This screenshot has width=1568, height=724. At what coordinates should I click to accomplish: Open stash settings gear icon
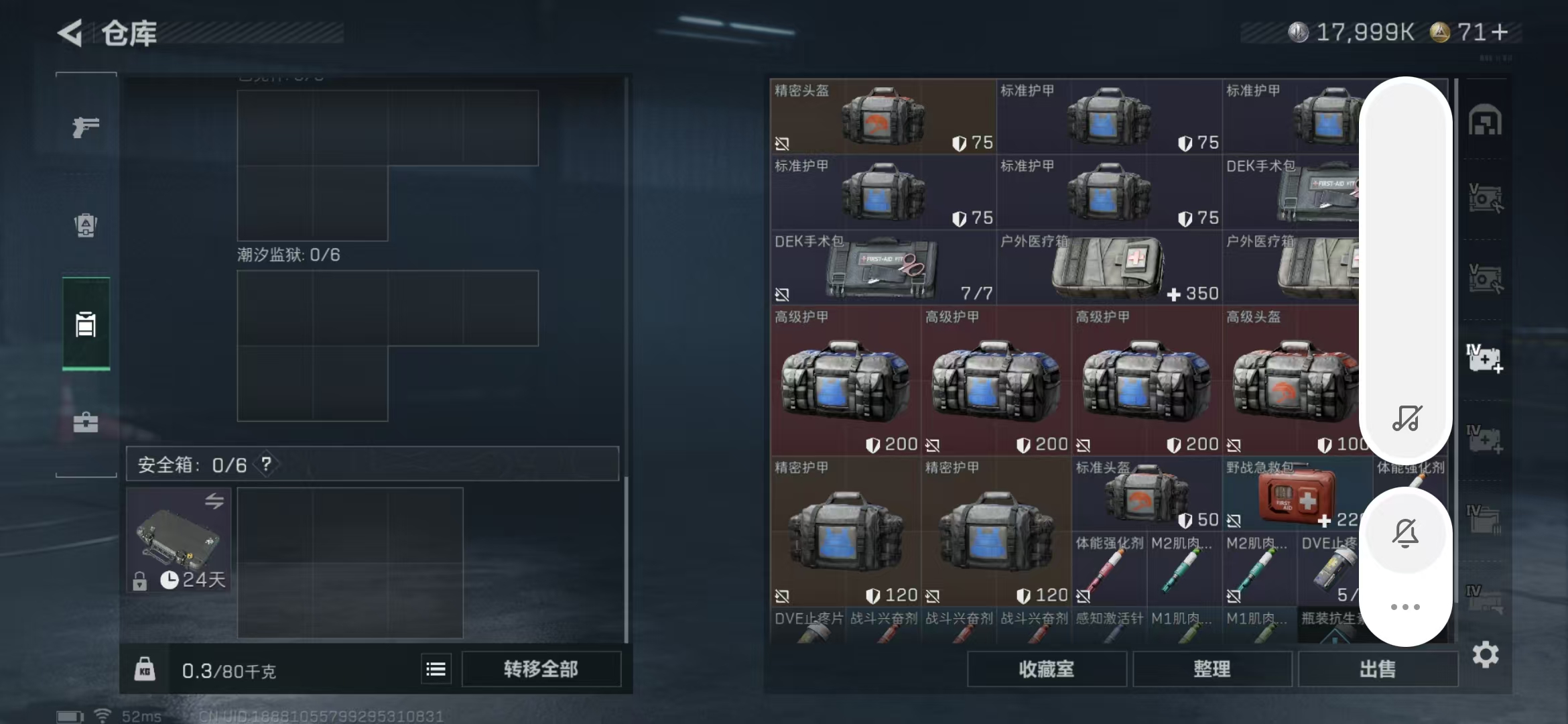[1486, 655]
